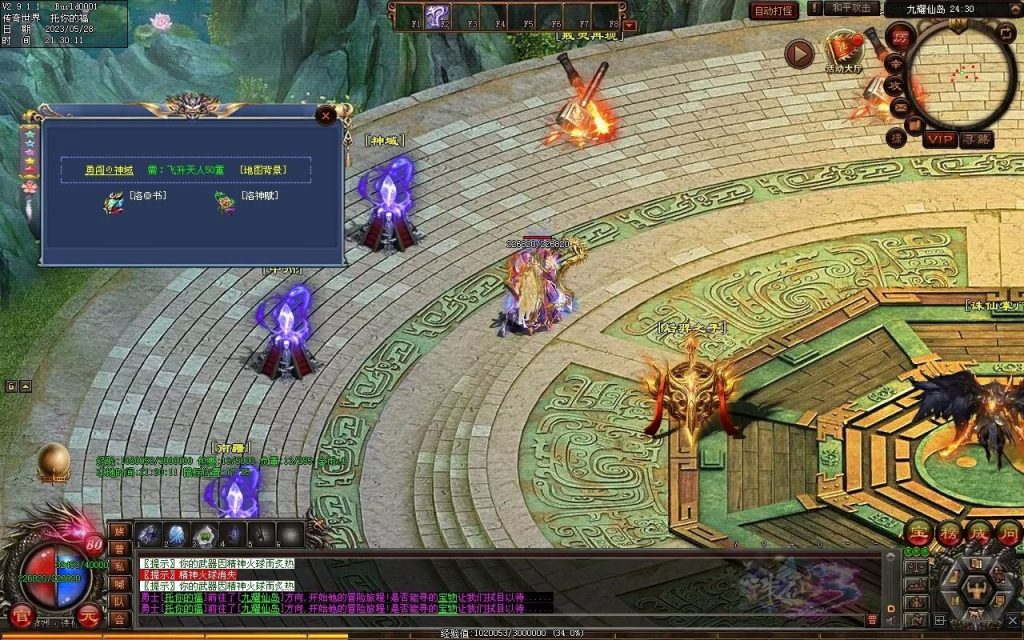Toggle 自动打怪 auto-fight button
1024x640 pixels.
(773, 10)
